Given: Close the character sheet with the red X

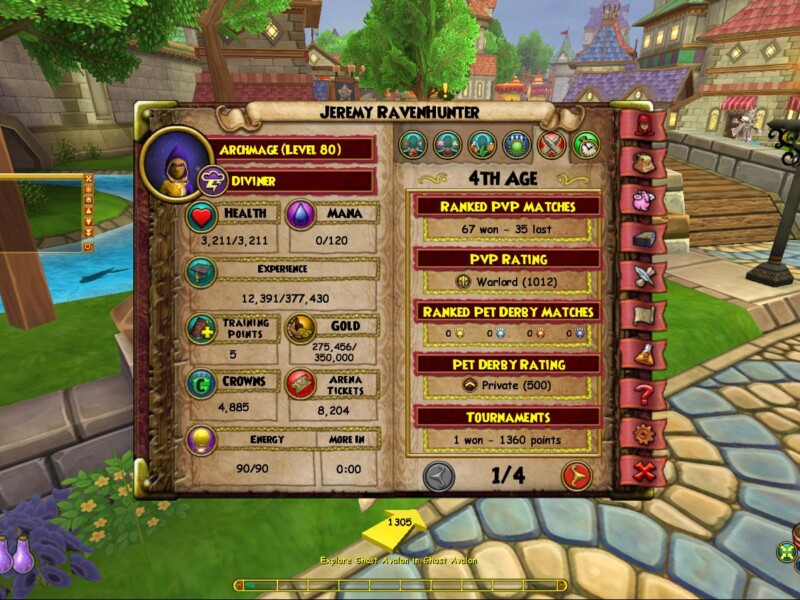Looking at the screenshot, I should 643,469.
